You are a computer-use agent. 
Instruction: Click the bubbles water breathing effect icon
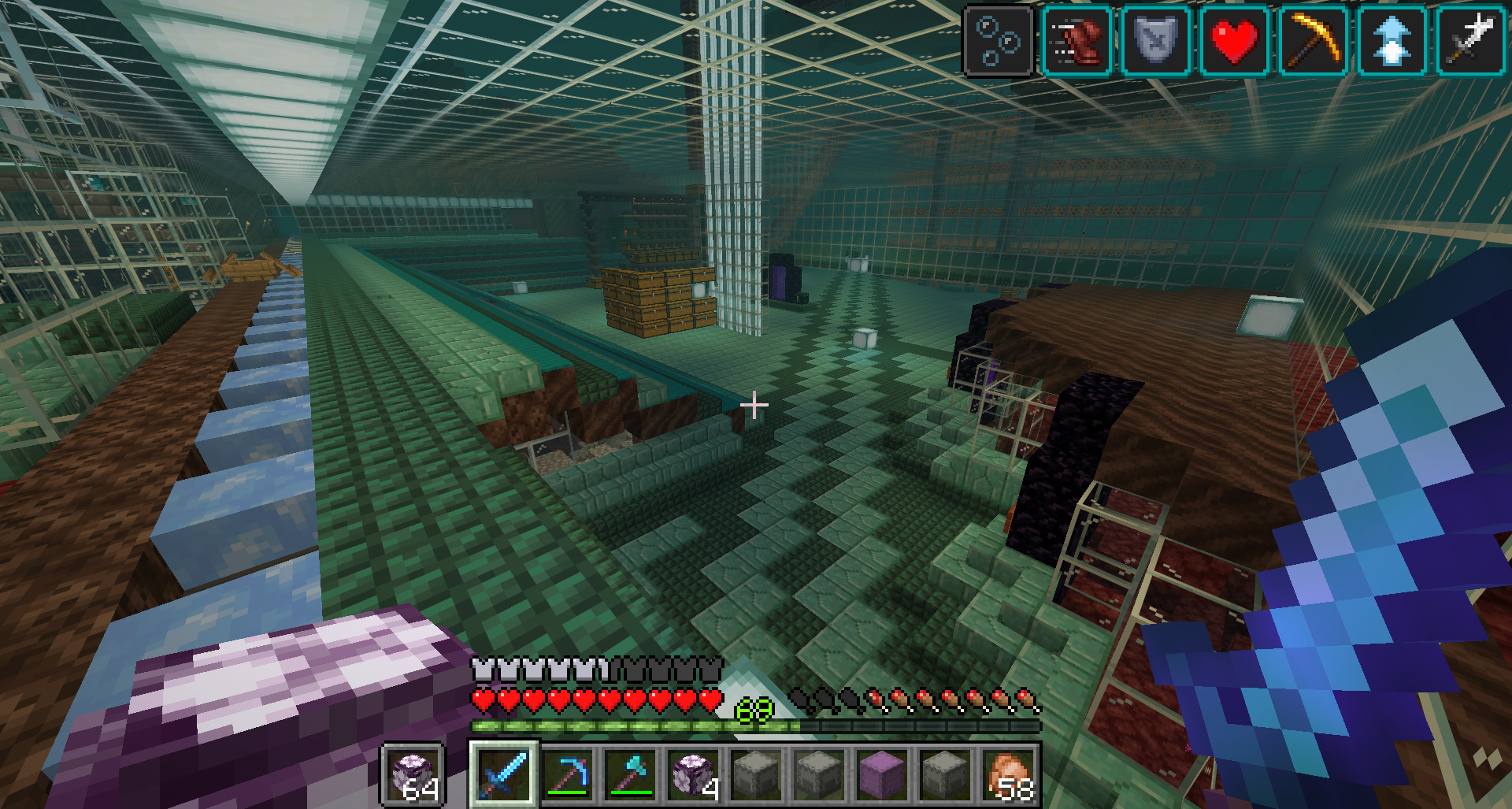[x=998, y=40]
